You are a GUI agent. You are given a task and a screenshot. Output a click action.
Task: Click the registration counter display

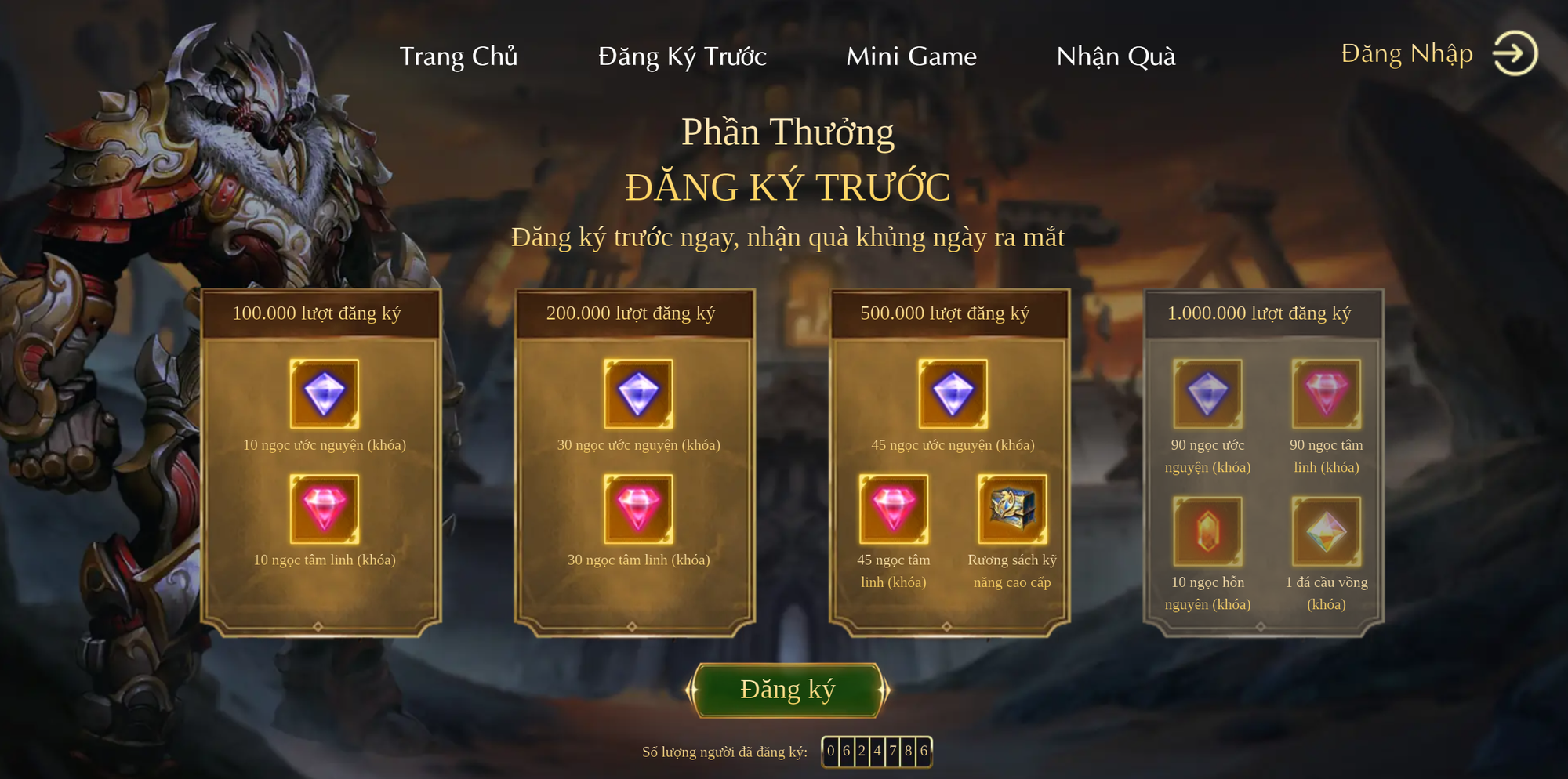877,750
